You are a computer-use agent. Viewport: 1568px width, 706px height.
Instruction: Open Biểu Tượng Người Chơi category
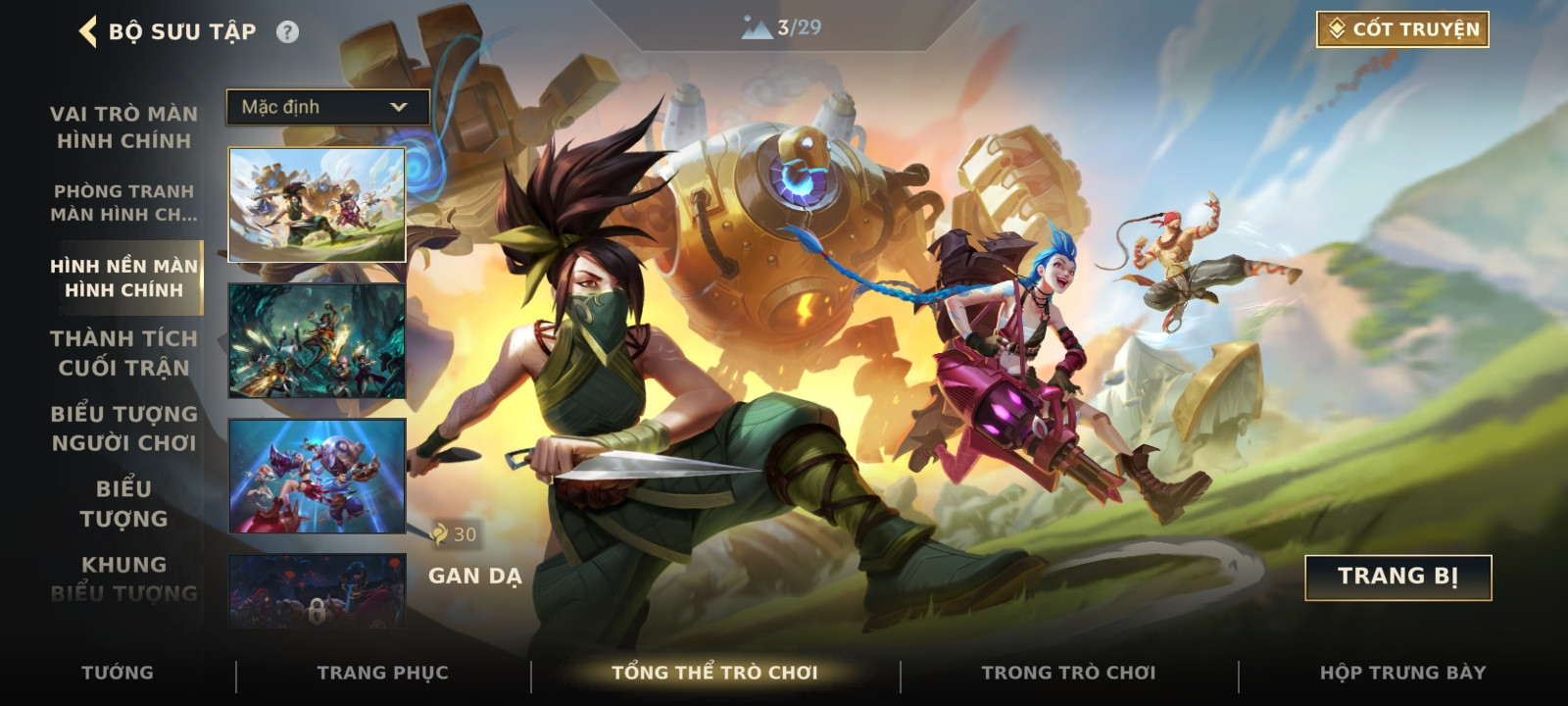click(123, 429)
